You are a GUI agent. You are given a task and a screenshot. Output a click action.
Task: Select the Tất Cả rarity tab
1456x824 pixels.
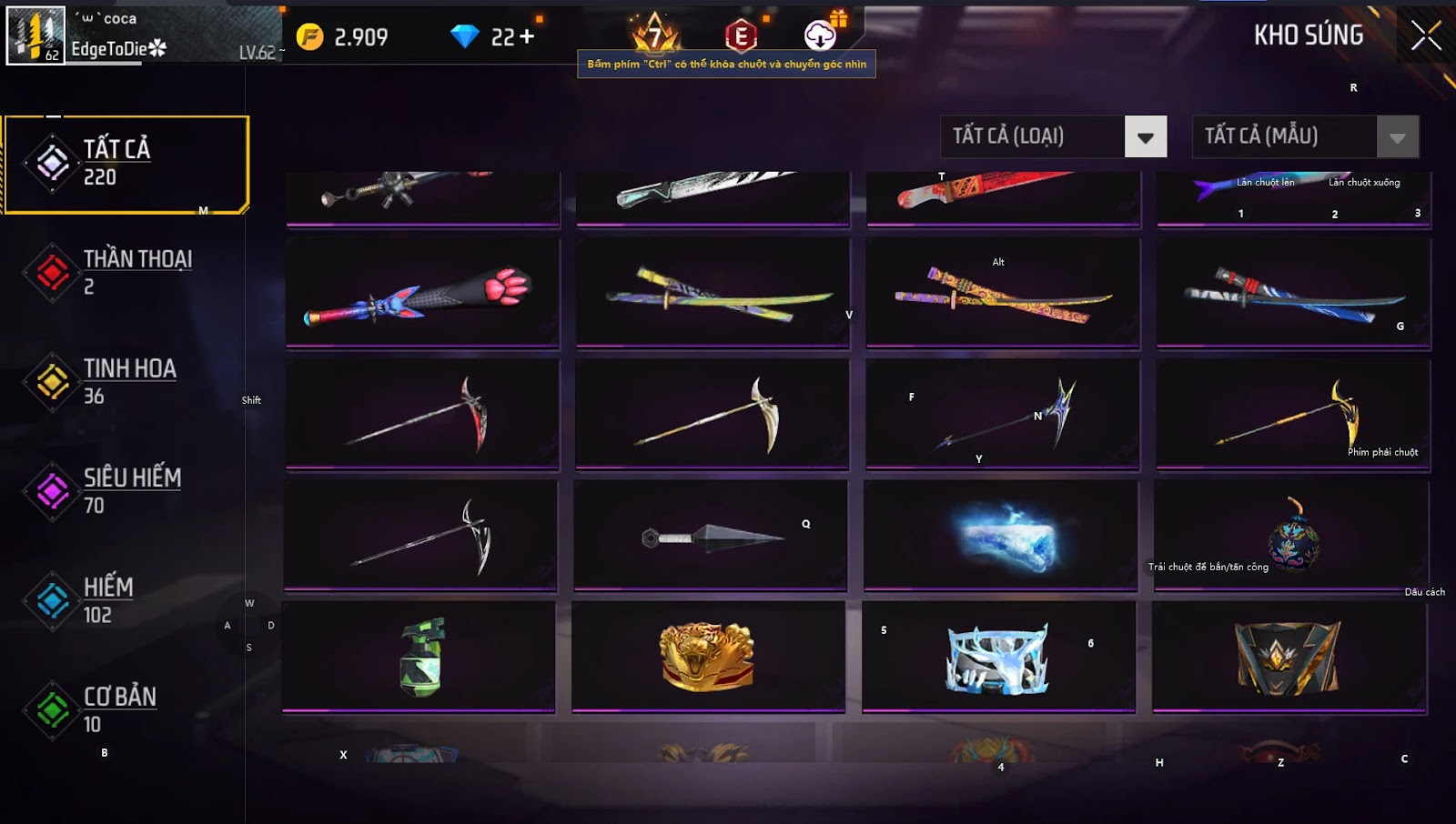(x=126, y=164)
